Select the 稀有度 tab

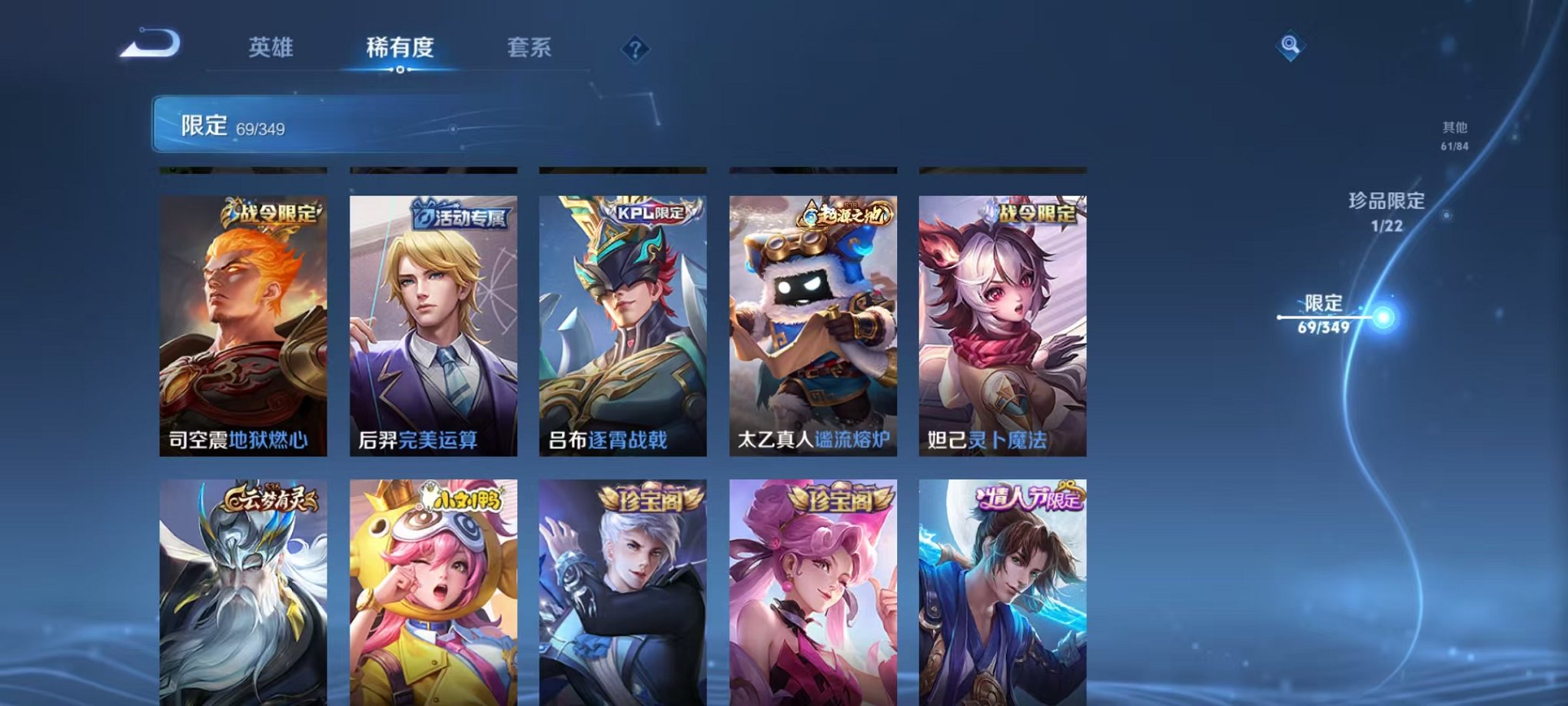coord(400,48)
